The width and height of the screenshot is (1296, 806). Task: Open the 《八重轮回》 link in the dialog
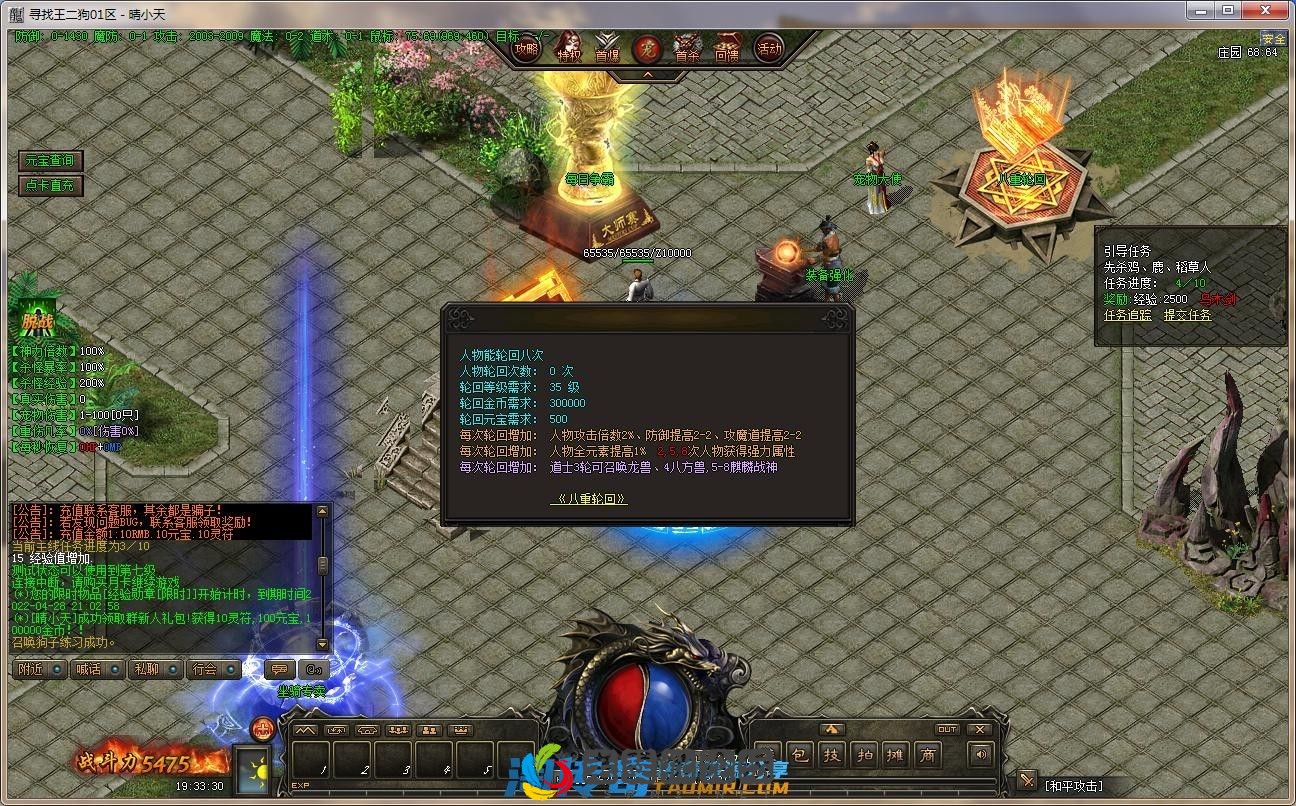click(590, 499)
